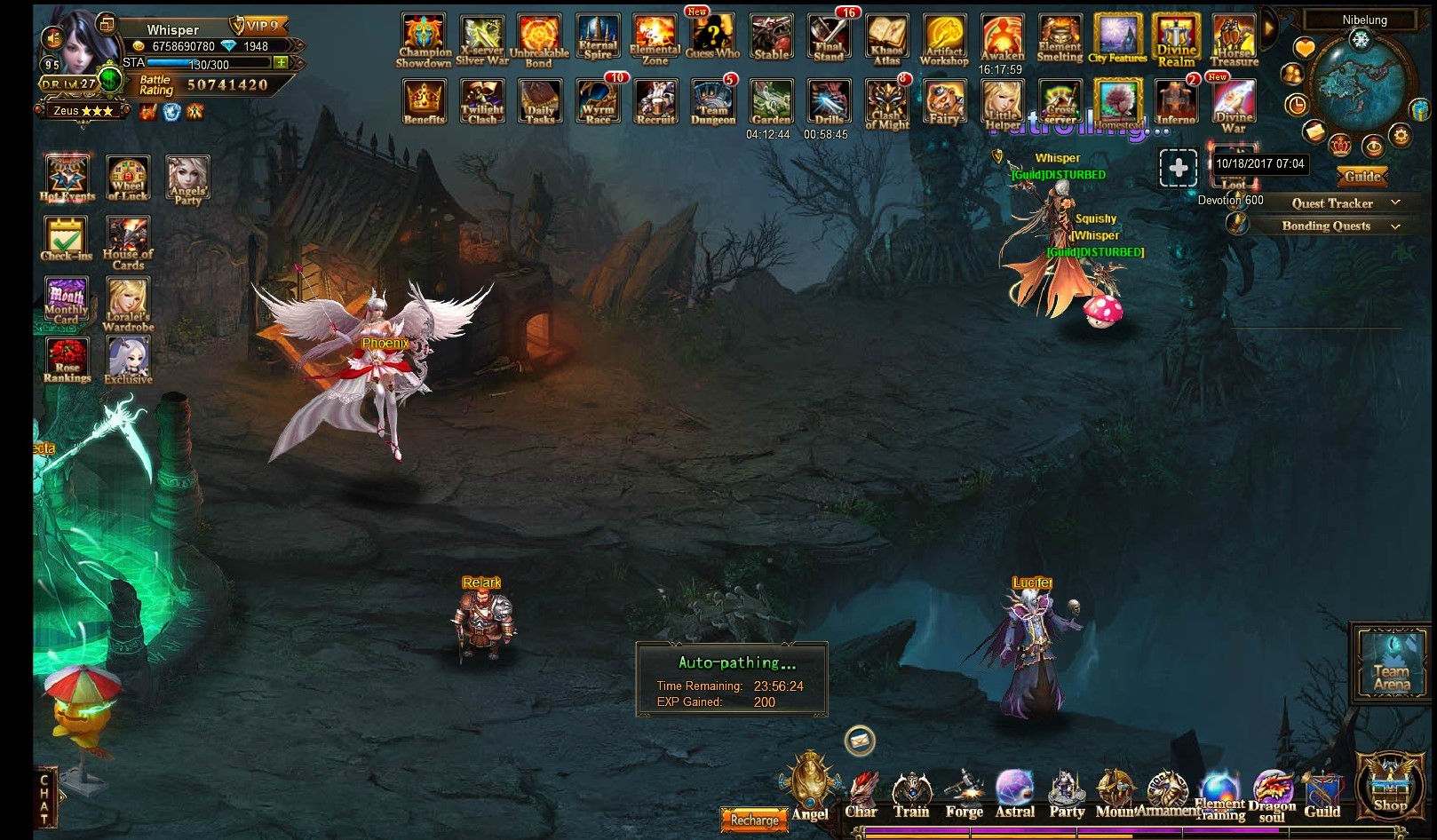Open the Forge menu
The height and width of the screenshot is (840, 1437).
964,795
